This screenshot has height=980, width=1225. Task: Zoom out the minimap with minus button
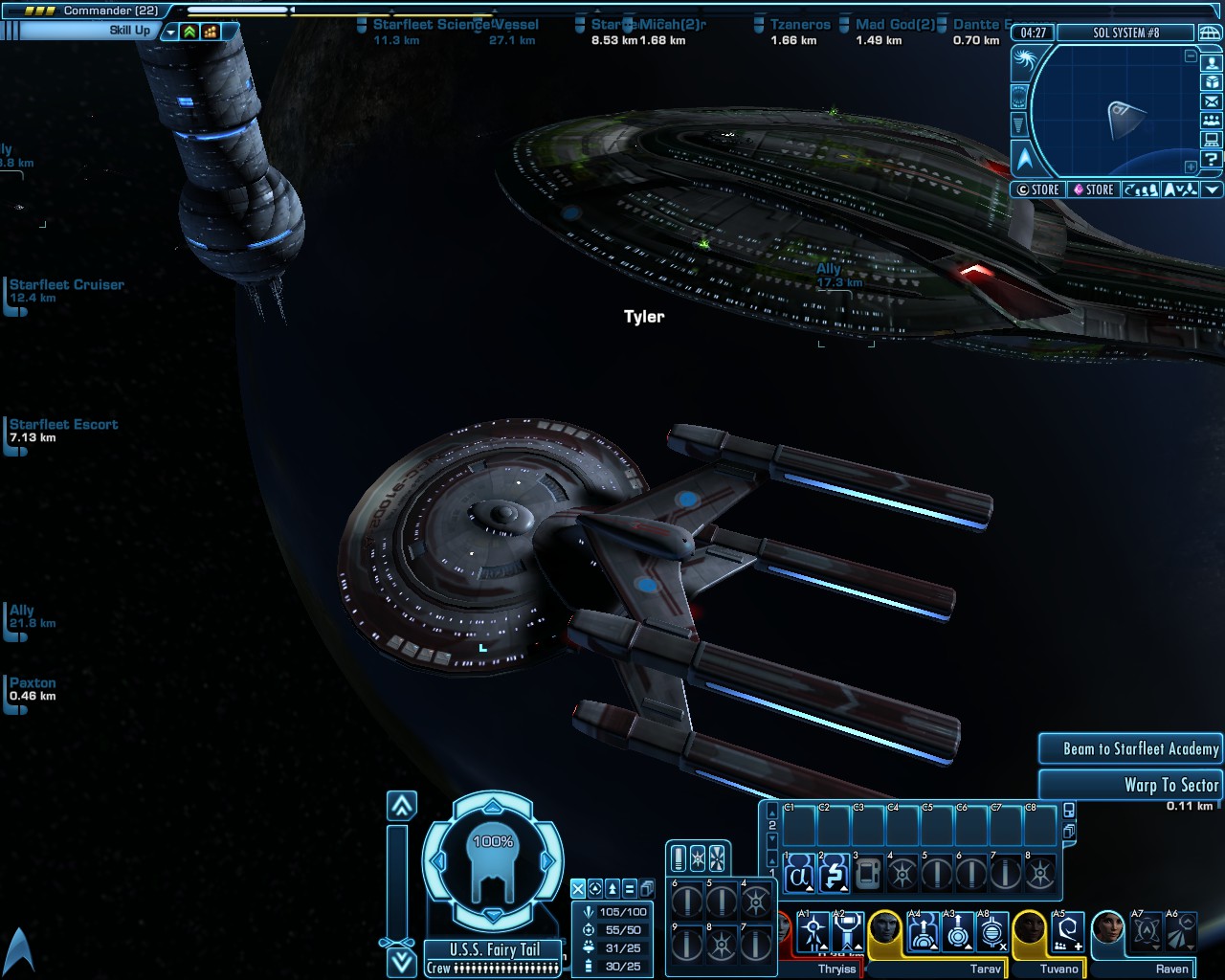click(1191, 56)
